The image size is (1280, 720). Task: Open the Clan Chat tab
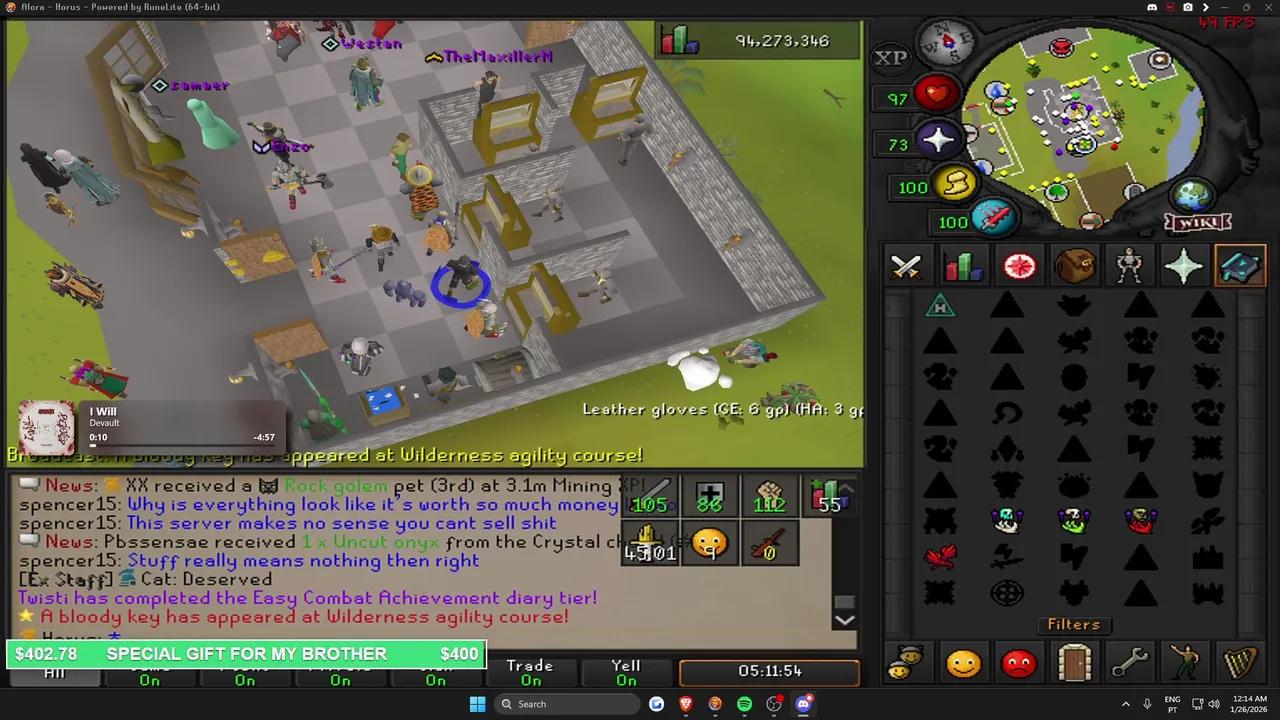tap(908, 663)
